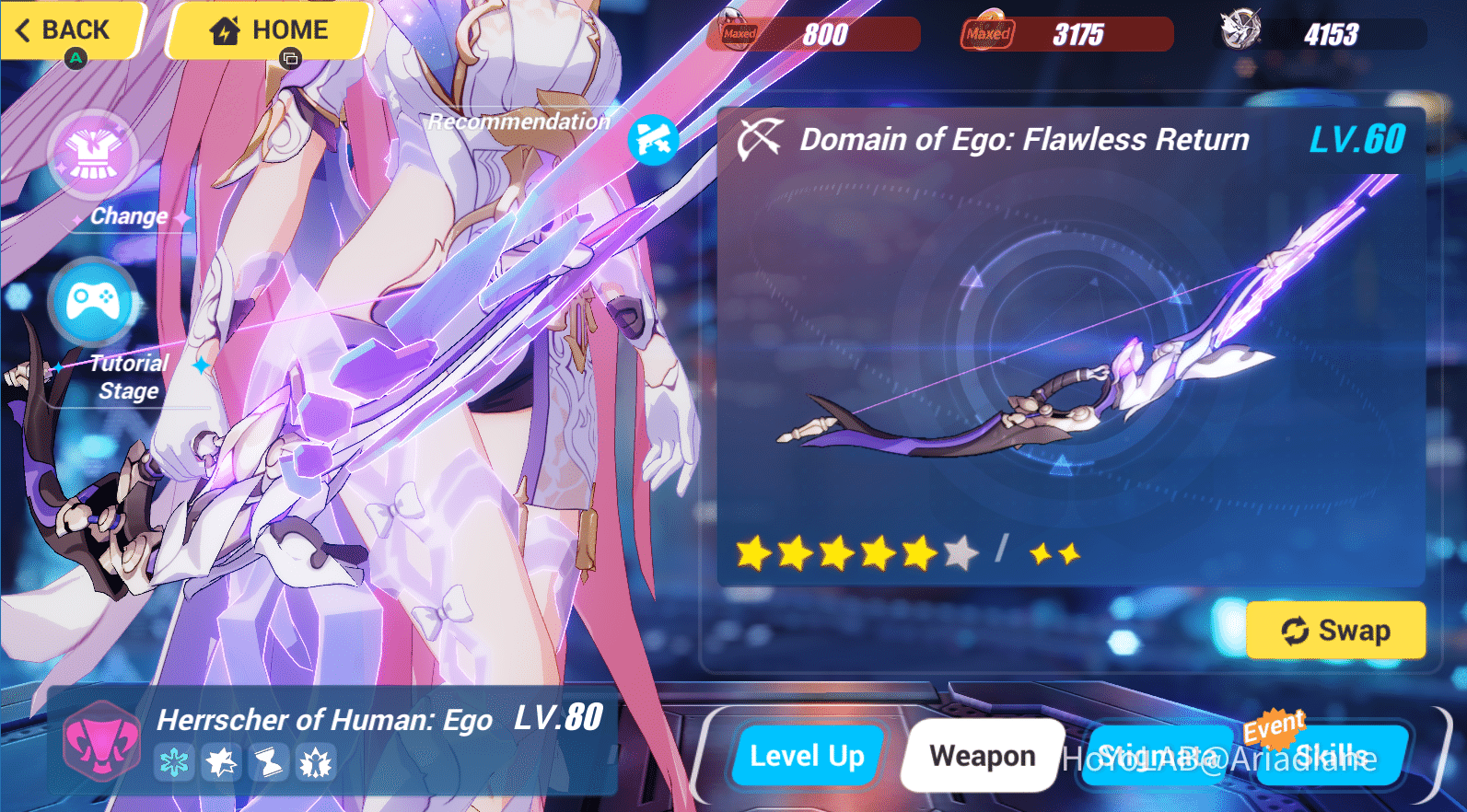Click the sixth unfilled upgrade star
Image resolution: width=1467 pixels, height=812 pixels.
click(961, 553)
